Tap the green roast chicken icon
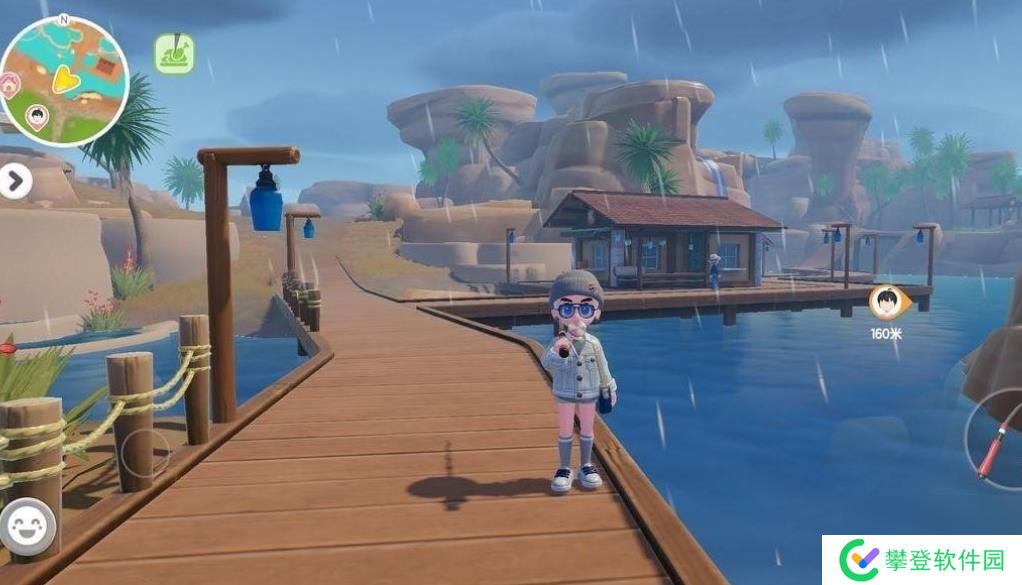The height and width of the screenshot is (585, 1022). point(174,54)
